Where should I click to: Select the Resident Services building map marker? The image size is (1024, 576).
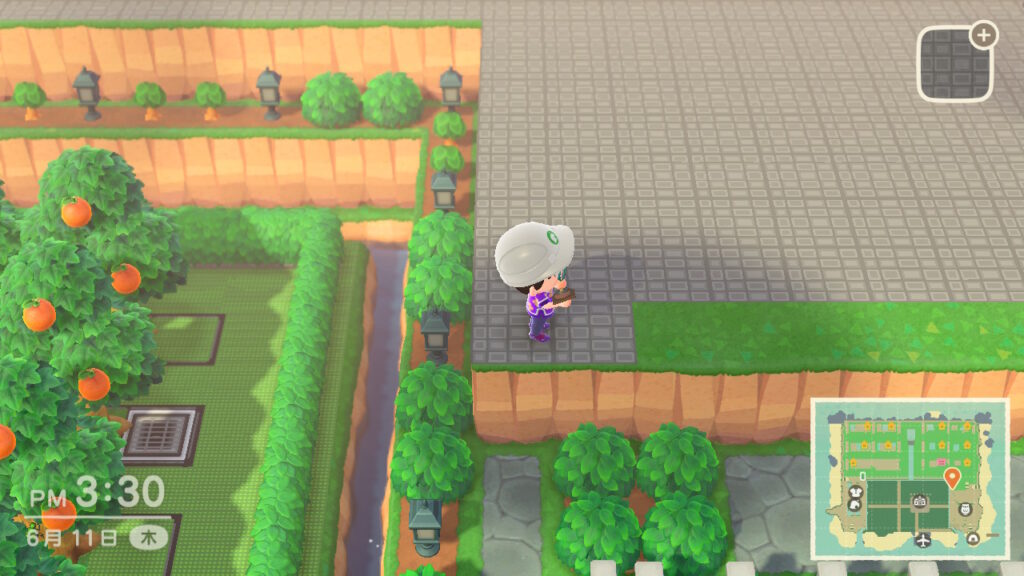point(919,502)
